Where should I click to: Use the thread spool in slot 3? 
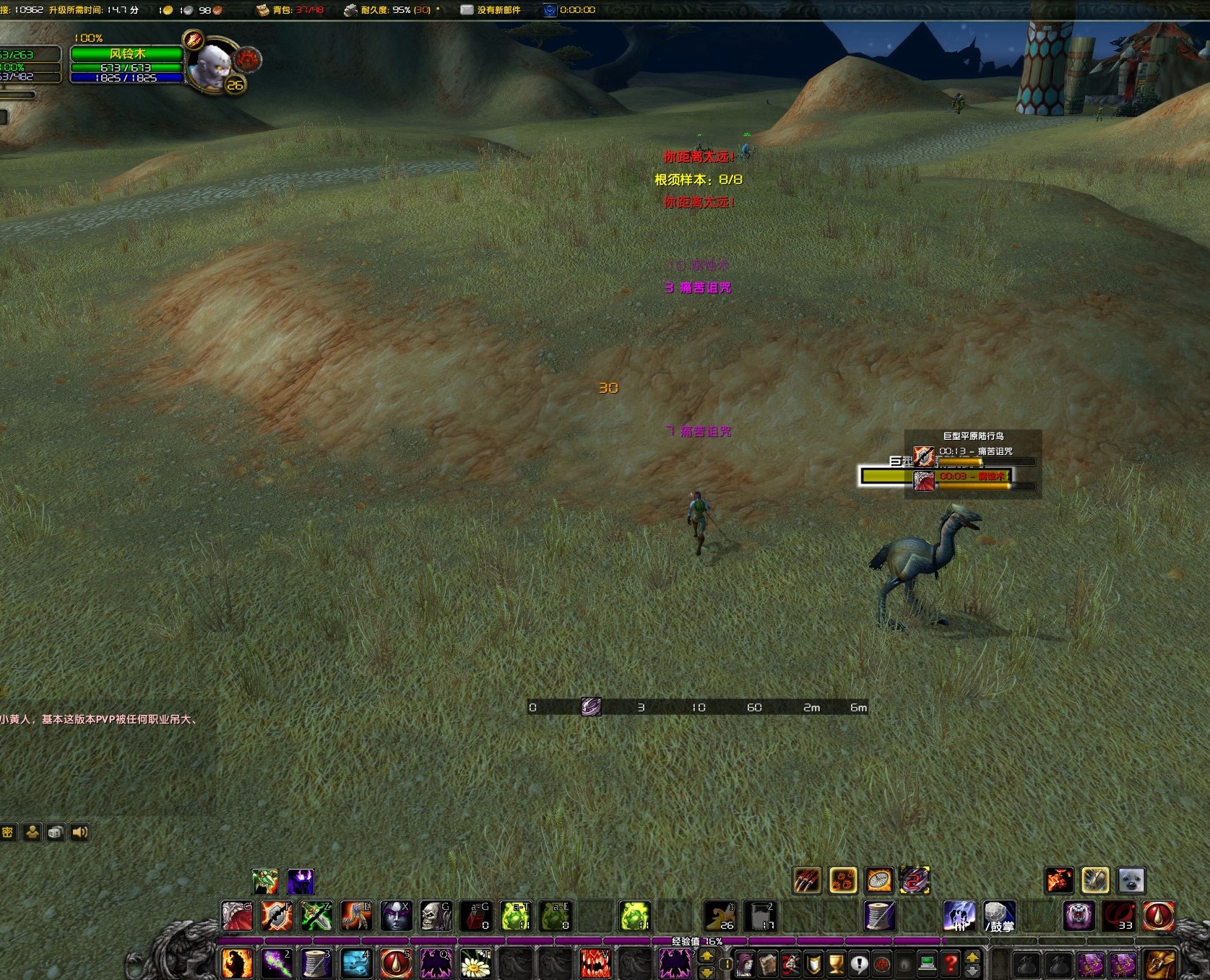pyautogui.click(x=316, y=963)
